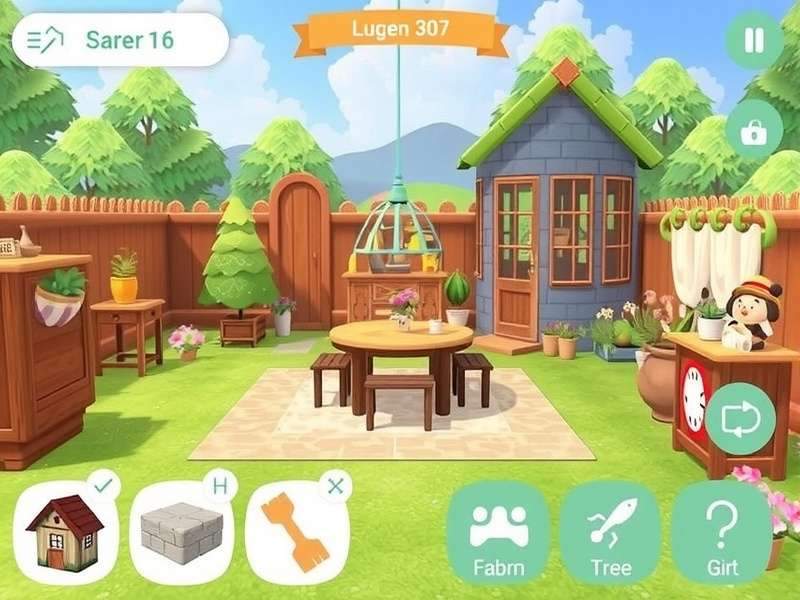Click the H badge on stone slot

click(220, 486)
